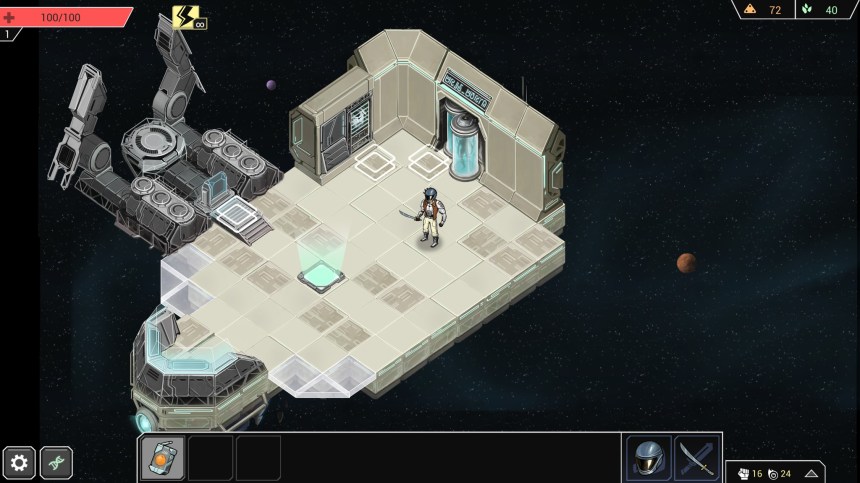Open the wrench tools button
The image size is (860, 483).
(x=57, y=462)
